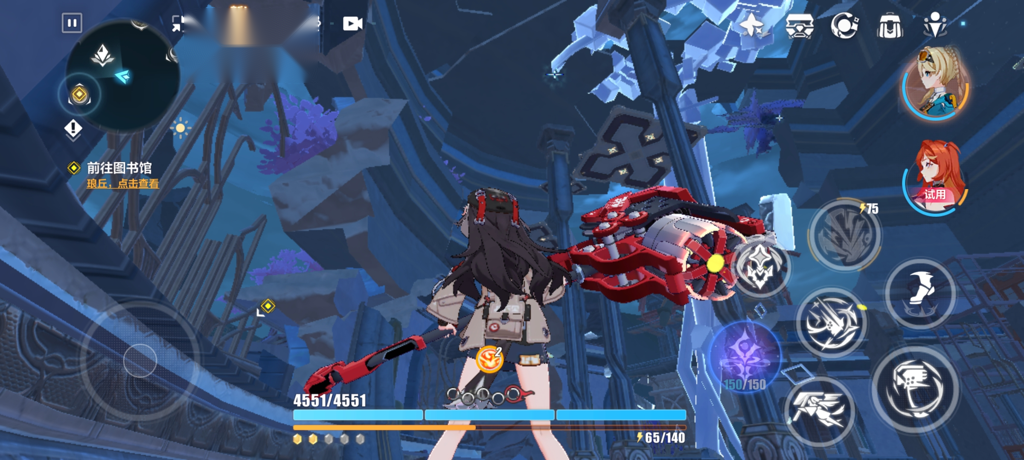
Task: Activate the winged dash skill button
Action: coord(819,410)
